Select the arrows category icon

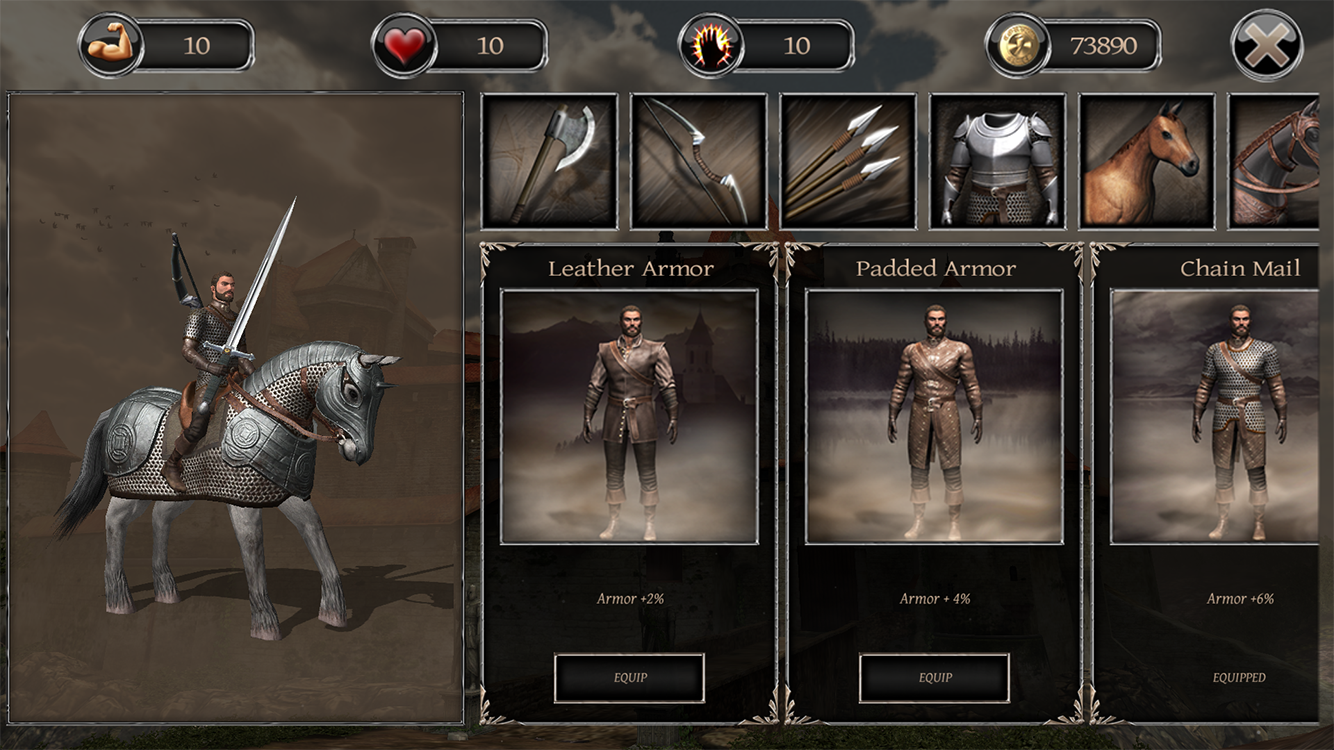[848, 160]
